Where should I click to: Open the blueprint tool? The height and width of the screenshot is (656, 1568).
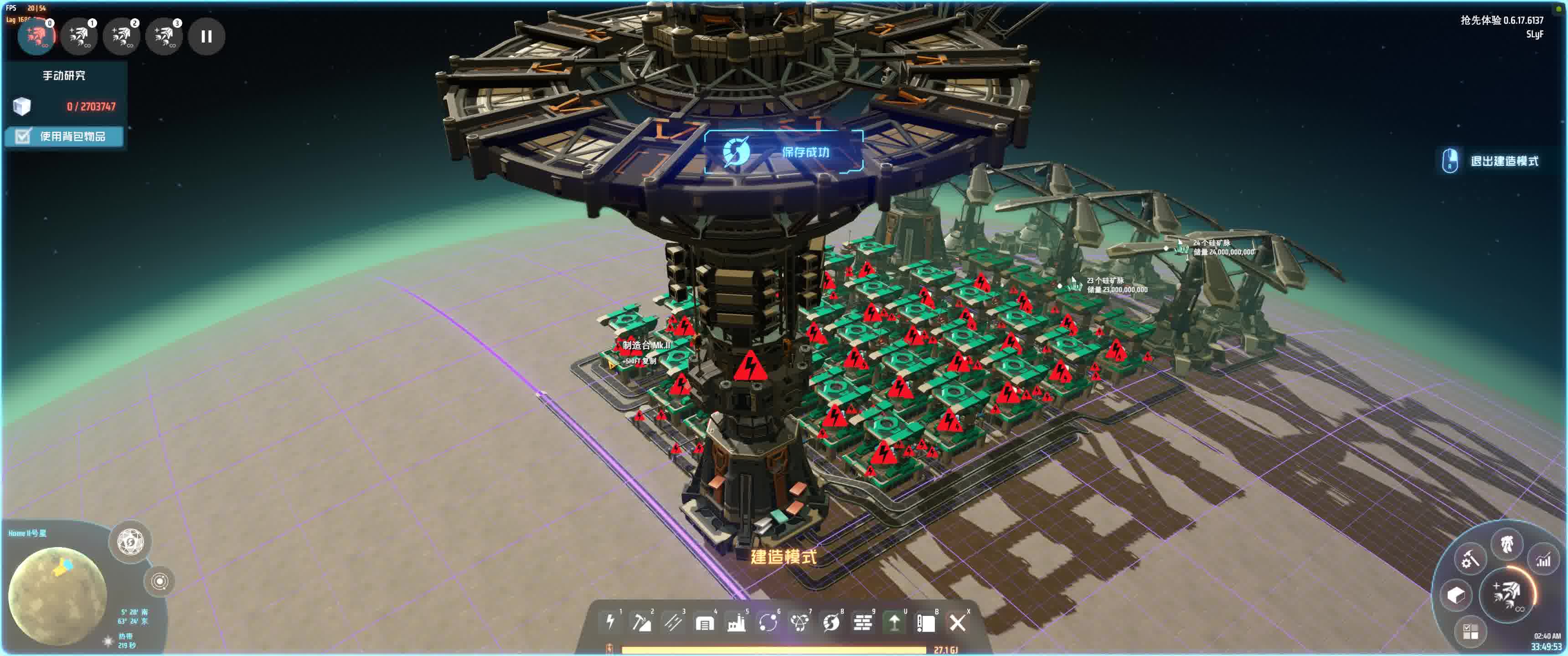pyautogui.click(x=926, y=623)
